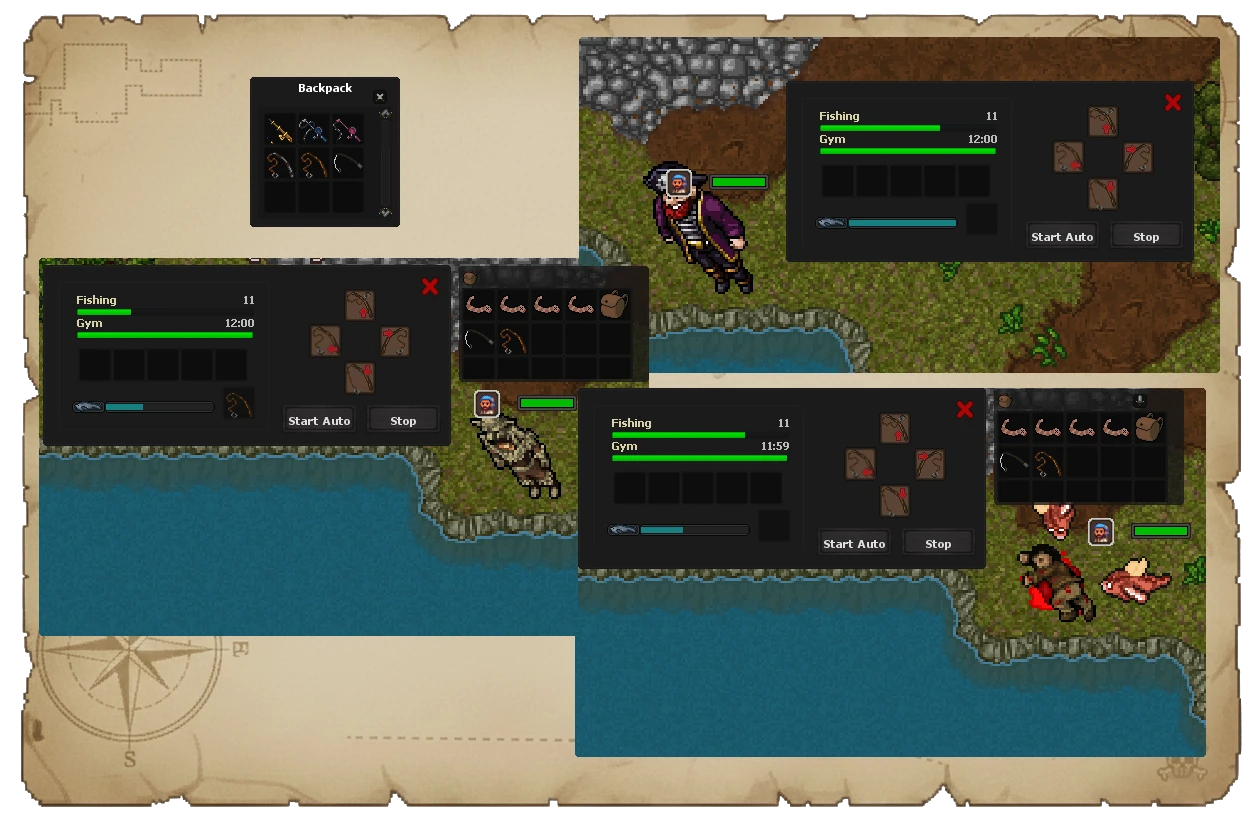Select the golden fishing rod in Backpack
Image resolution: width=1248 pixels, height=832 pixels.
(279, 130)
